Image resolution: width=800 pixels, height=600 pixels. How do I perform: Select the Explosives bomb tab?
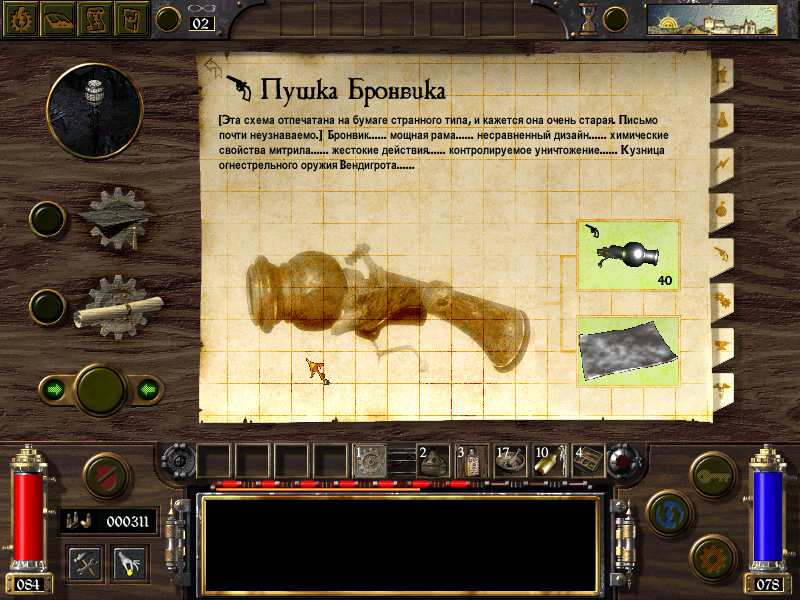pyautogui.click(x=721, y=208)
